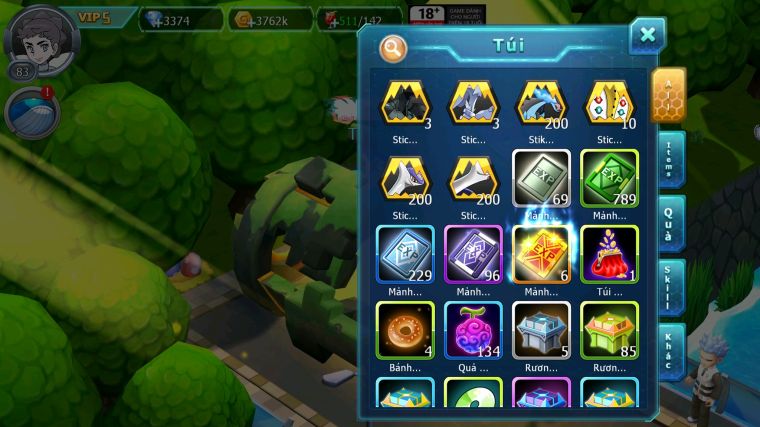Open the round blue icon with red alert

coord(29,112)
